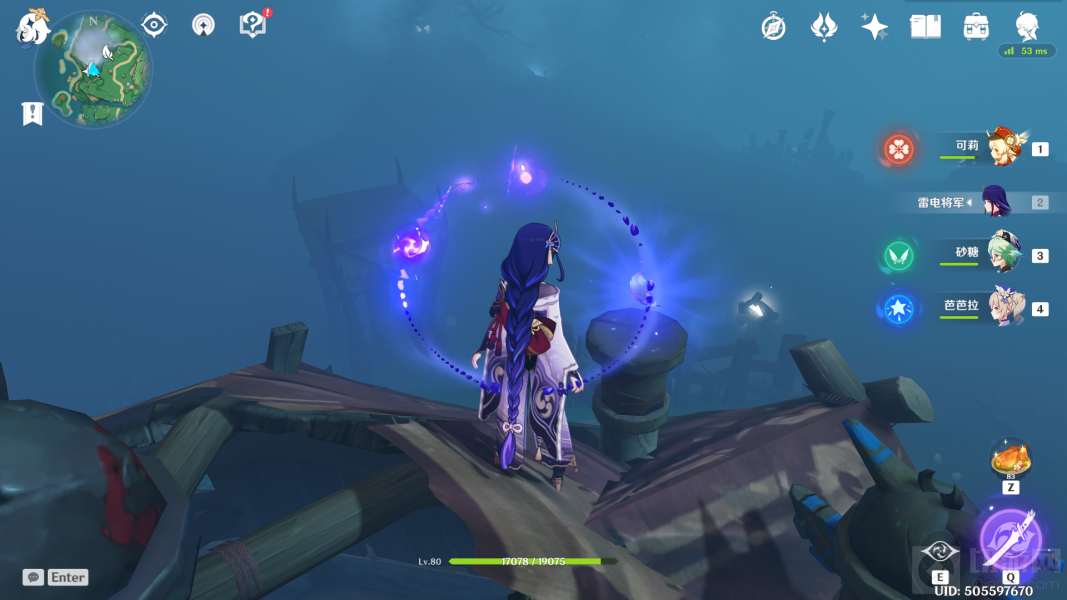Use the roast chicken food item
1067x600 pixels.
point(1009,460)
